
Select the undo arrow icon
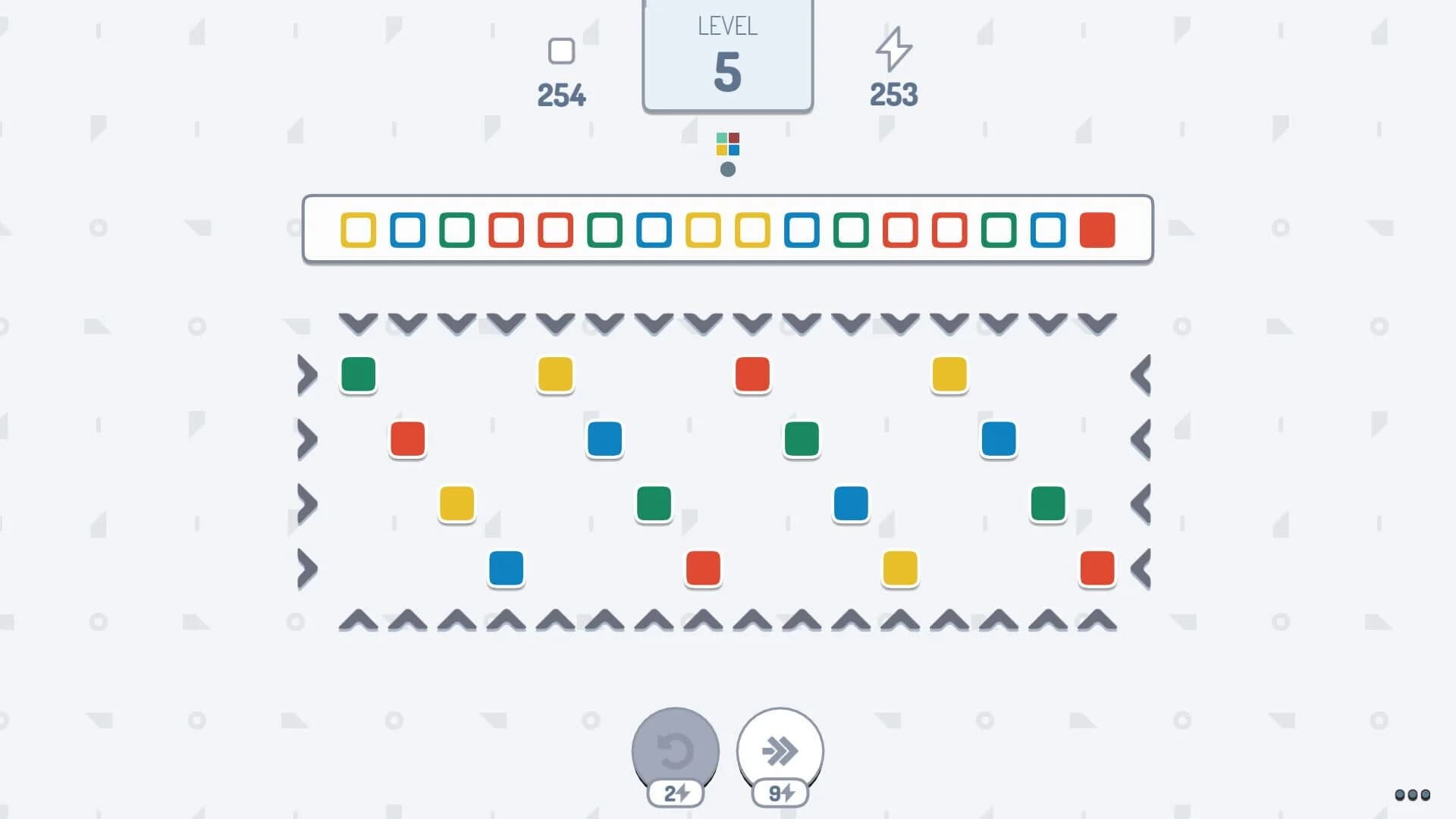pos(674,749)
